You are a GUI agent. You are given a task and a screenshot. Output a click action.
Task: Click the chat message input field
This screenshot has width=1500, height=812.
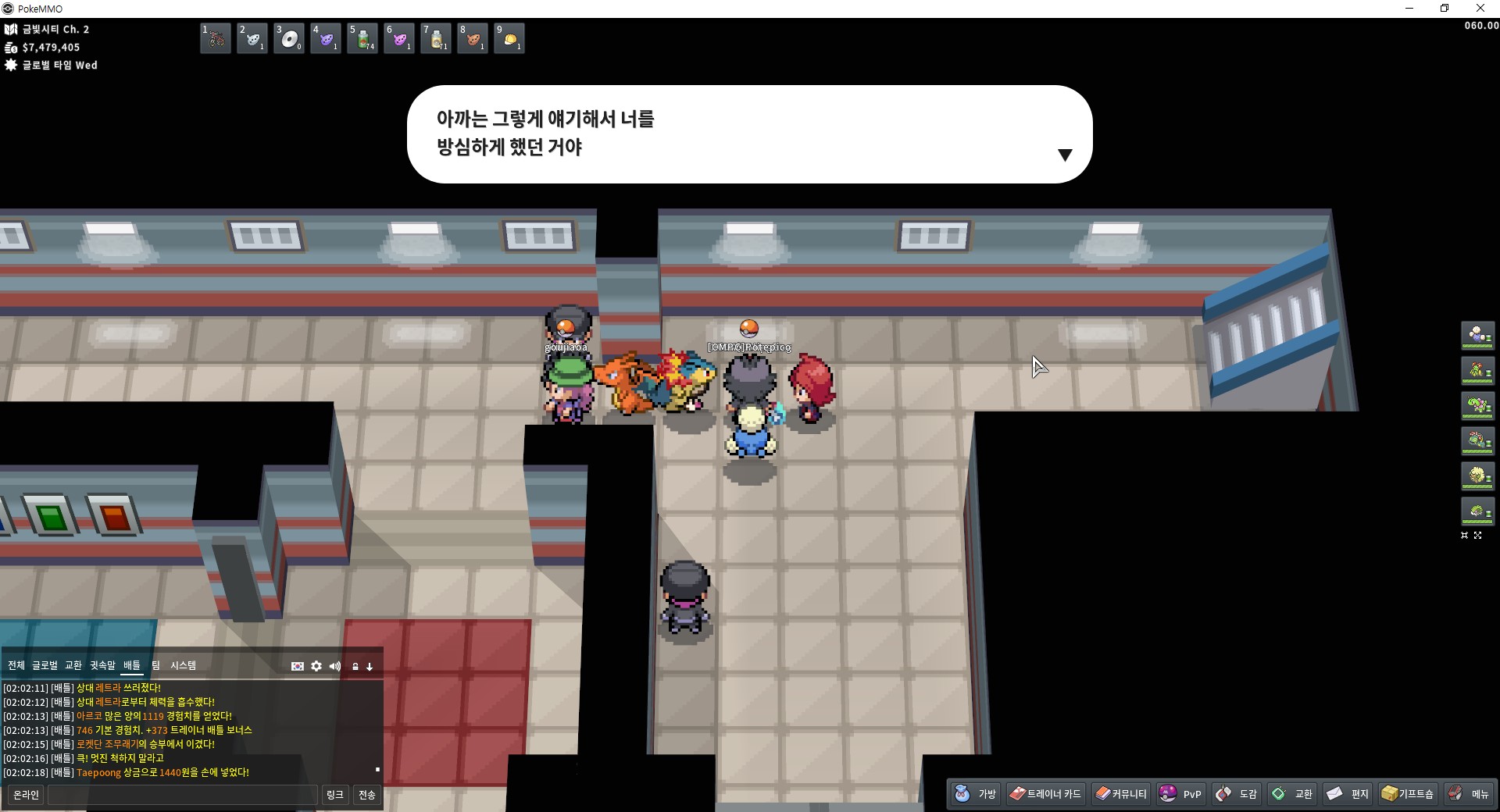click(x=183, y=795)
